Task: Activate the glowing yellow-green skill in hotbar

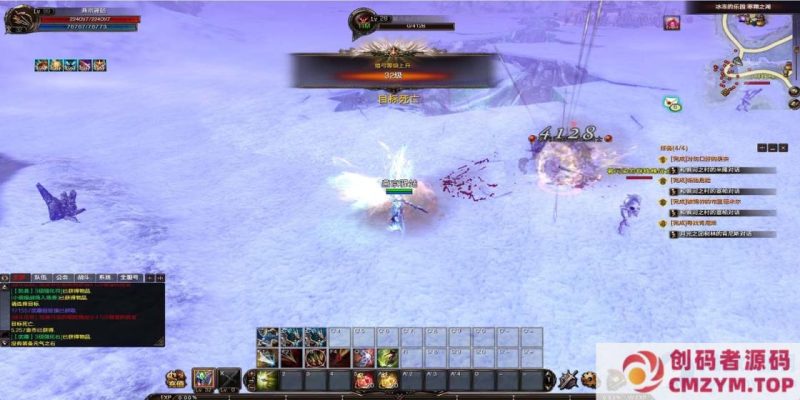Action: 269,378
